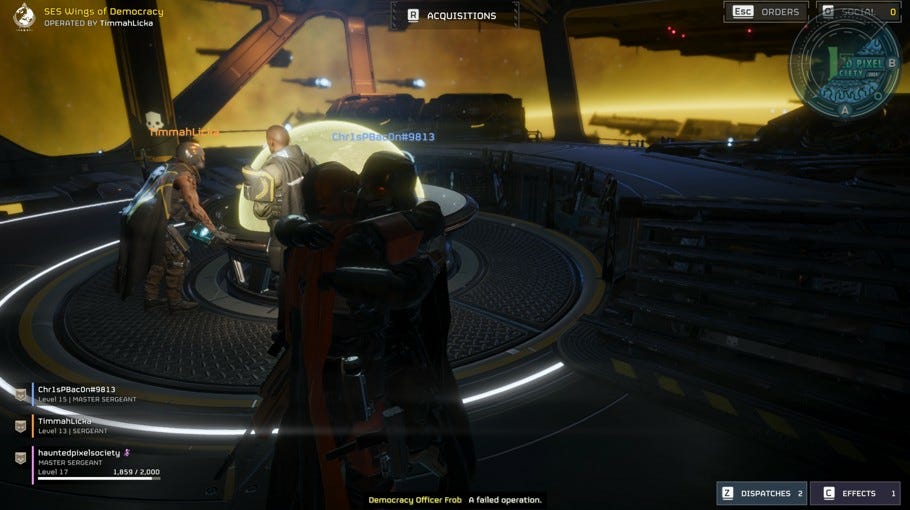Click the circular minimap radar
The height and width of the screenshot is (510, 910).
(x=845, y=63)
